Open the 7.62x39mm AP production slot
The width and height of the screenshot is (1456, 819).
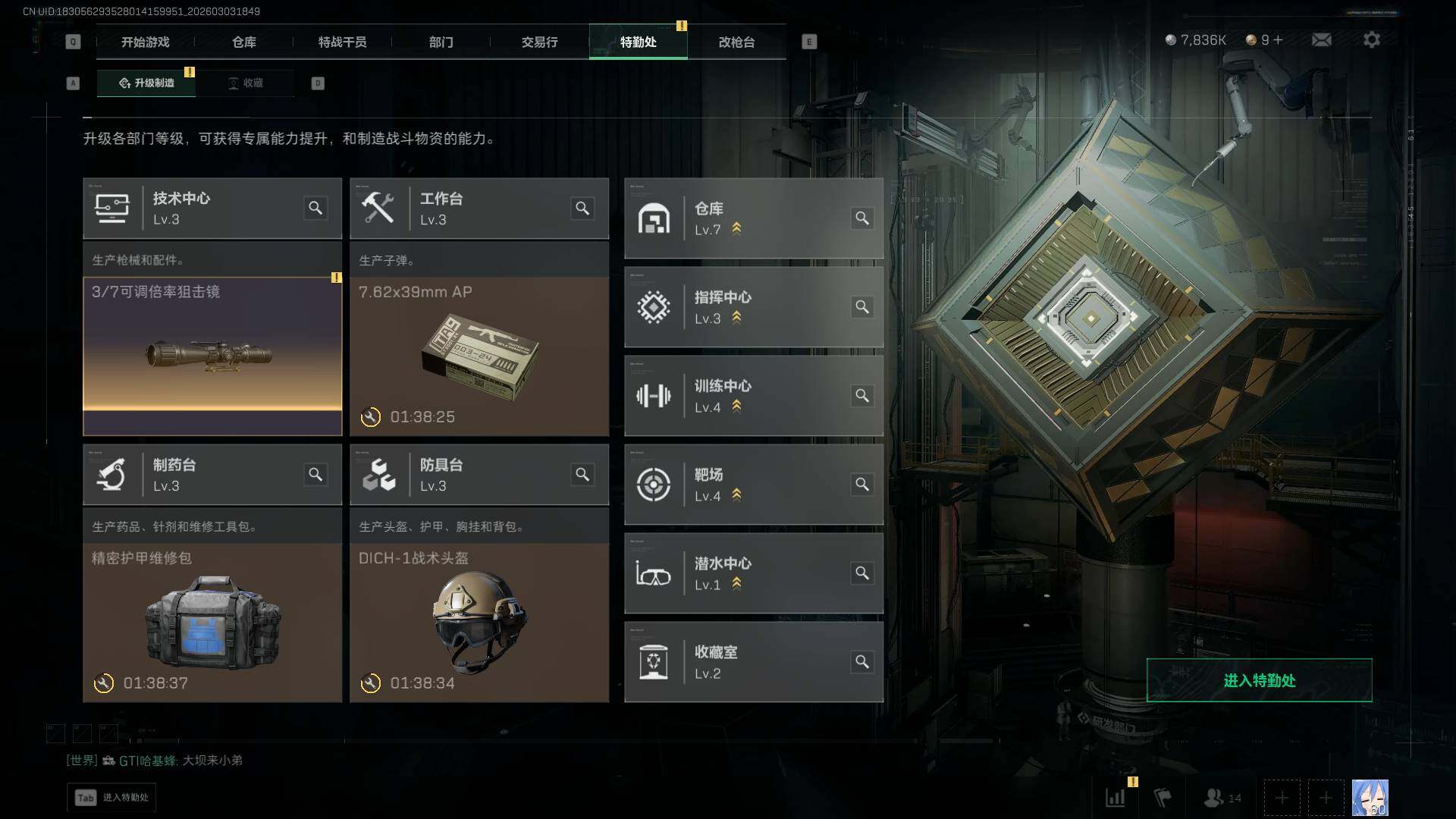tap(479, 356)
